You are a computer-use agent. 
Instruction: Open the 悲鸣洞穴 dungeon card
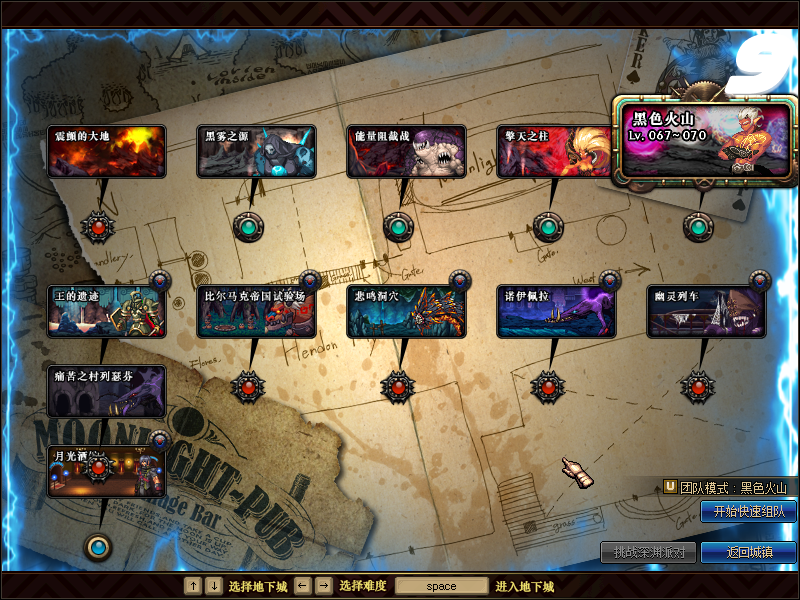tap(407, 312)
